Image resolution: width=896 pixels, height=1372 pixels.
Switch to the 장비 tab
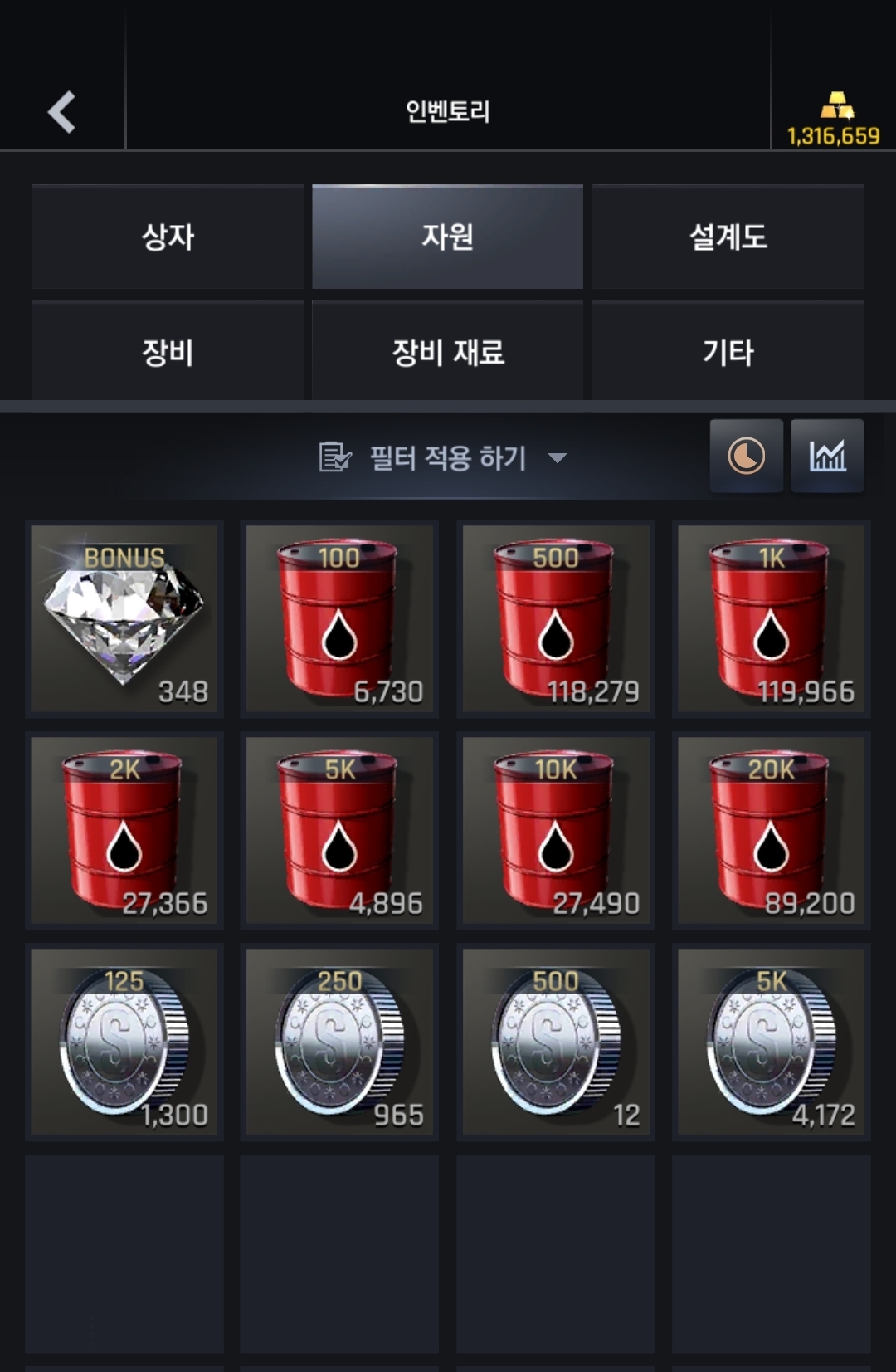168,352
